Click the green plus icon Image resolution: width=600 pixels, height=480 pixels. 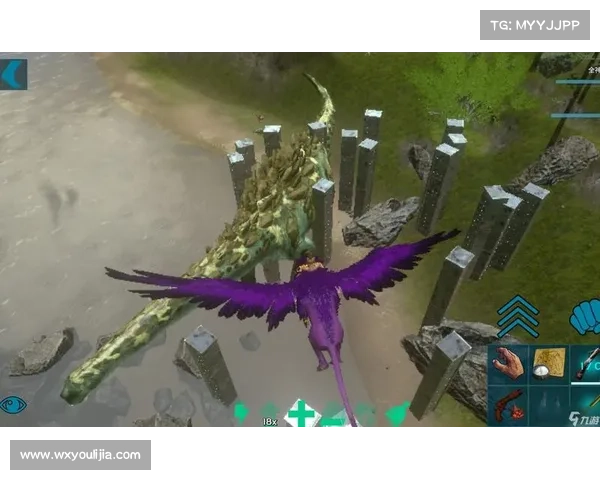pyautogui.click(x=299, y=413)
